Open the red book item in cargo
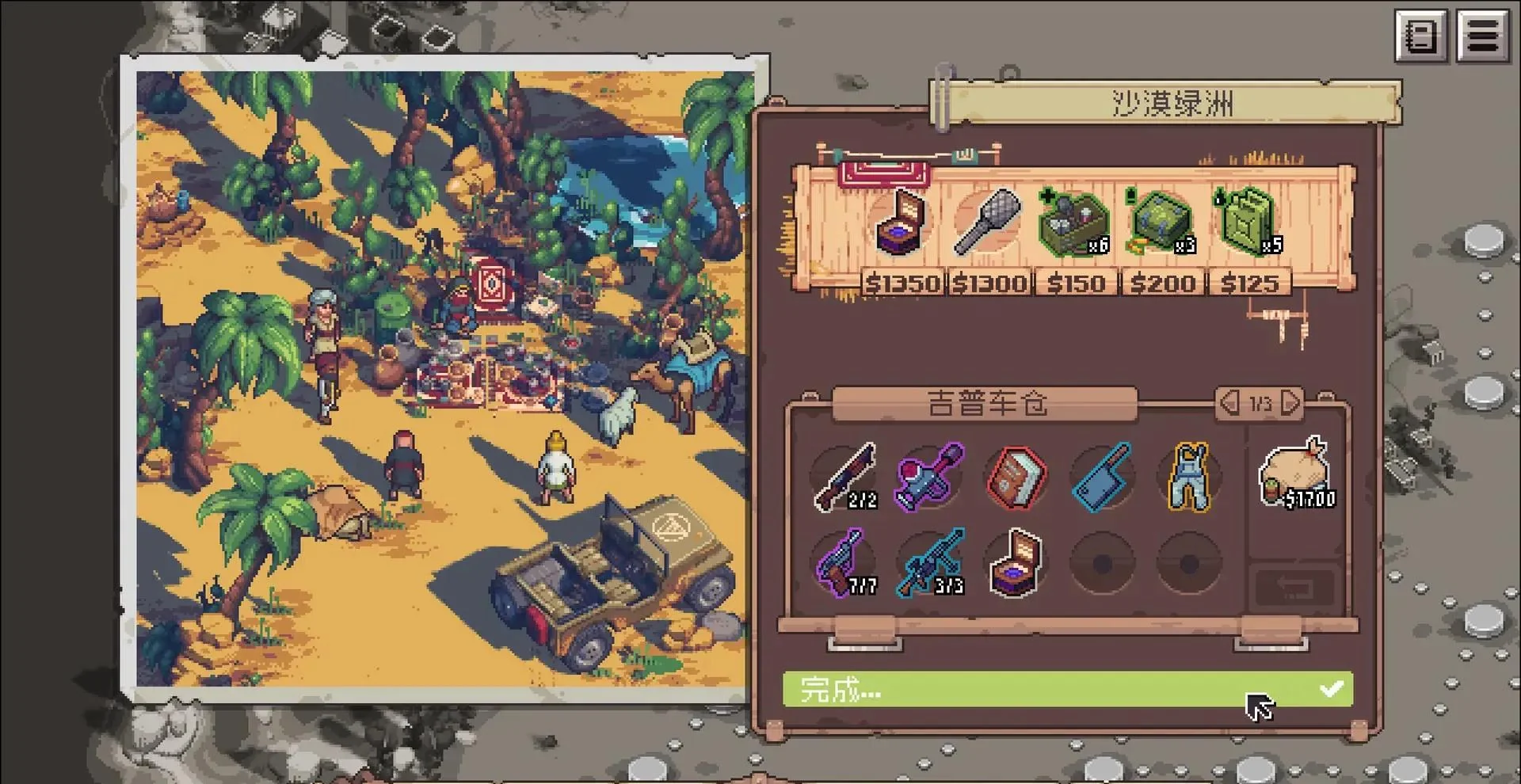Image resolution: width=1521 pixels, height=784 pixels. [x=1016, y=477]
